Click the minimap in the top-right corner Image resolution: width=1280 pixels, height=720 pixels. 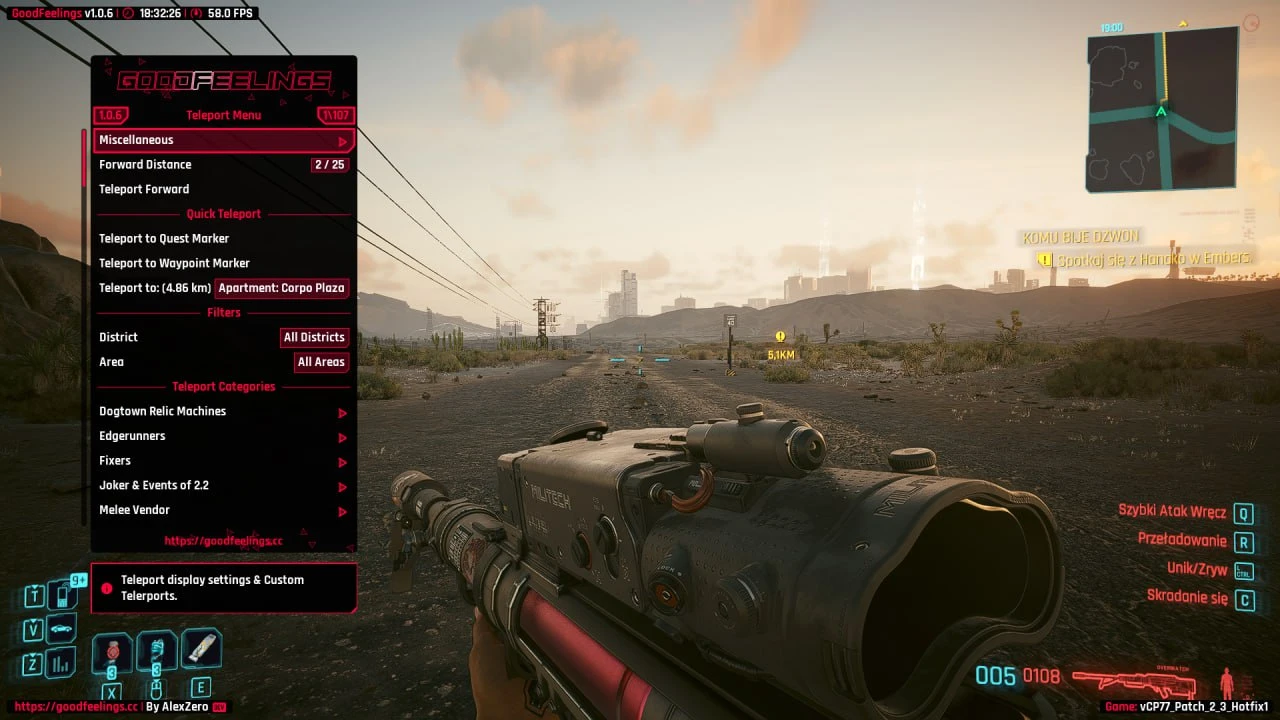[x=1162, y=110]
